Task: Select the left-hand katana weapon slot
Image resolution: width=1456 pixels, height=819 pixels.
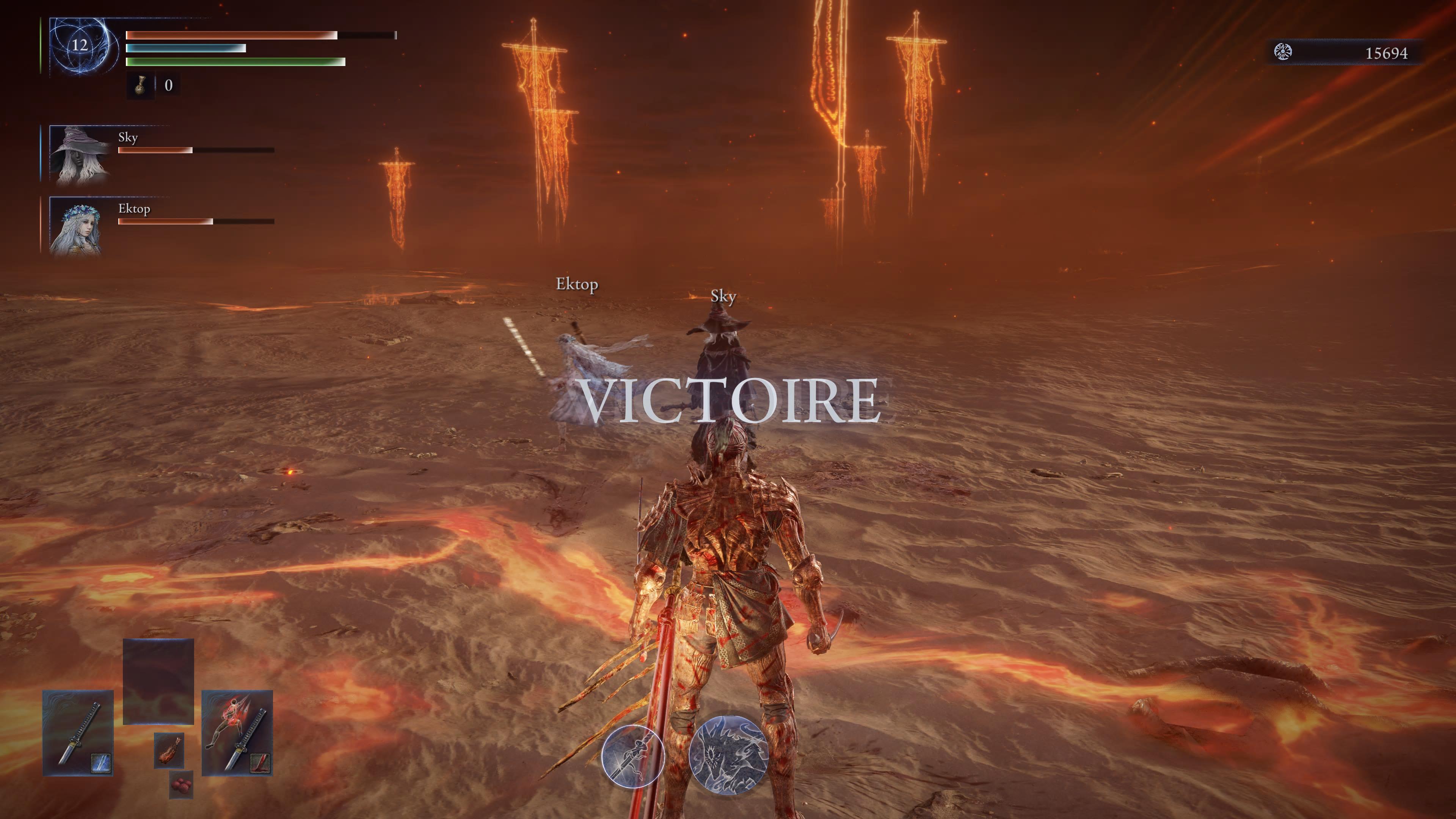Action: pos(78,733)
